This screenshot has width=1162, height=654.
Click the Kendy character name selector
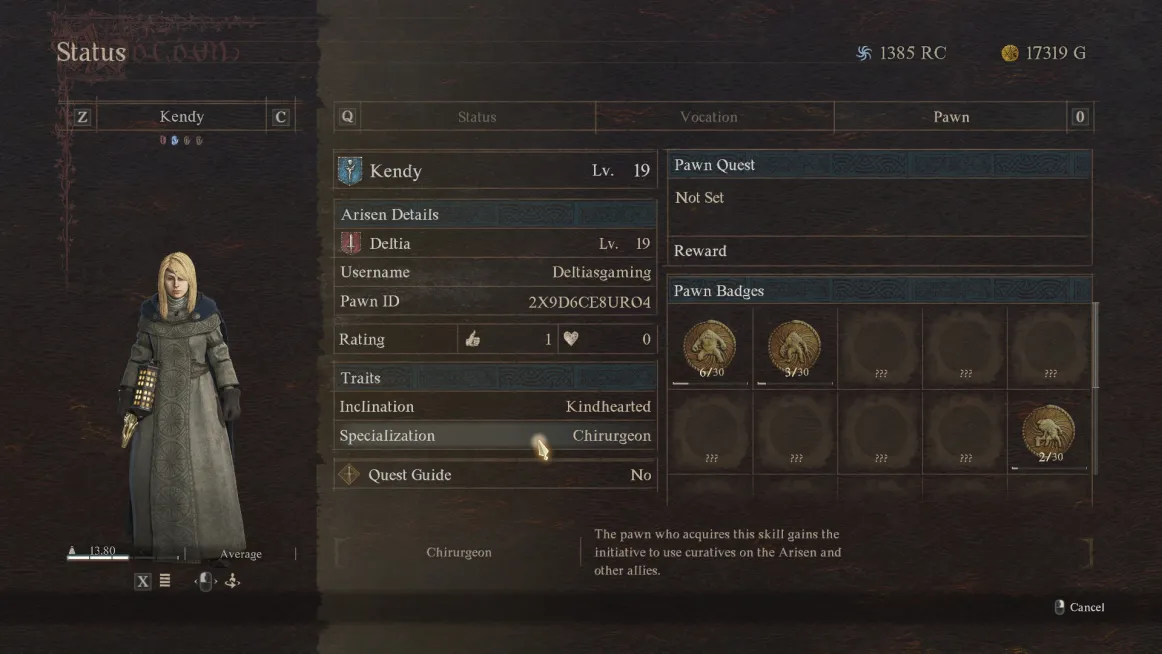pos(181,117)
